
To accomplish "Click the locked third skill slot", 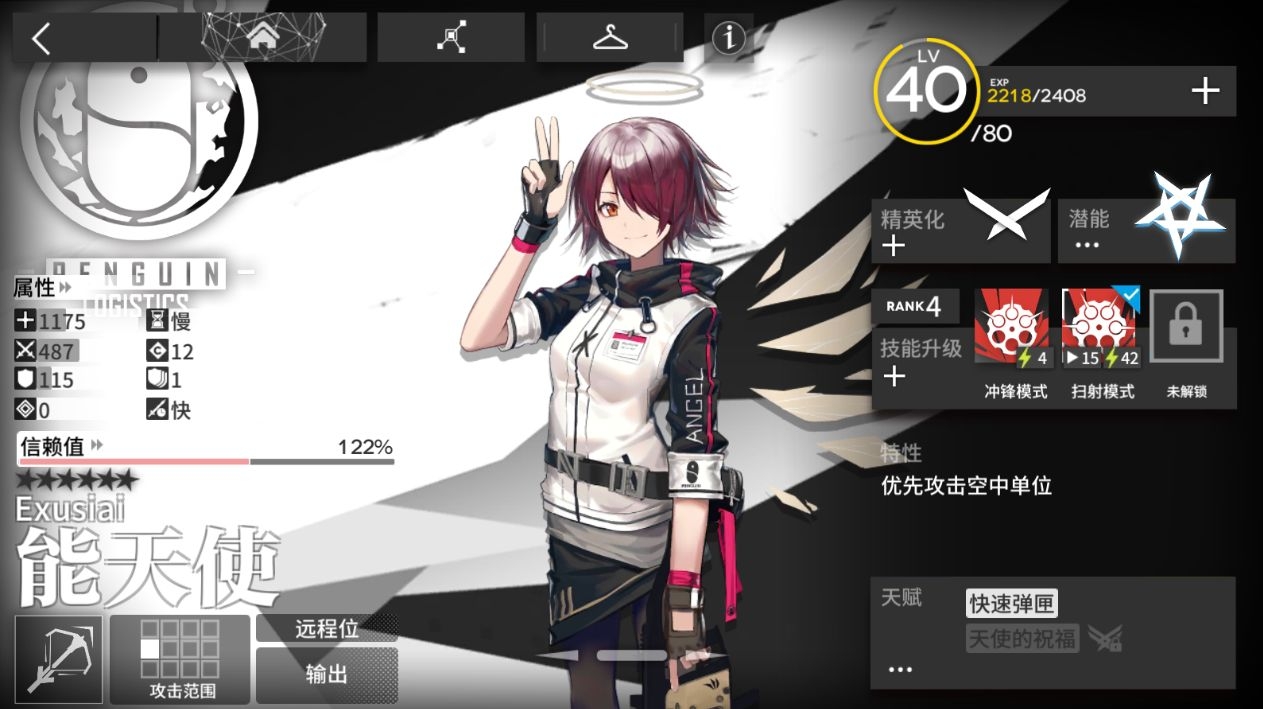I will [x=1186, y=328].
